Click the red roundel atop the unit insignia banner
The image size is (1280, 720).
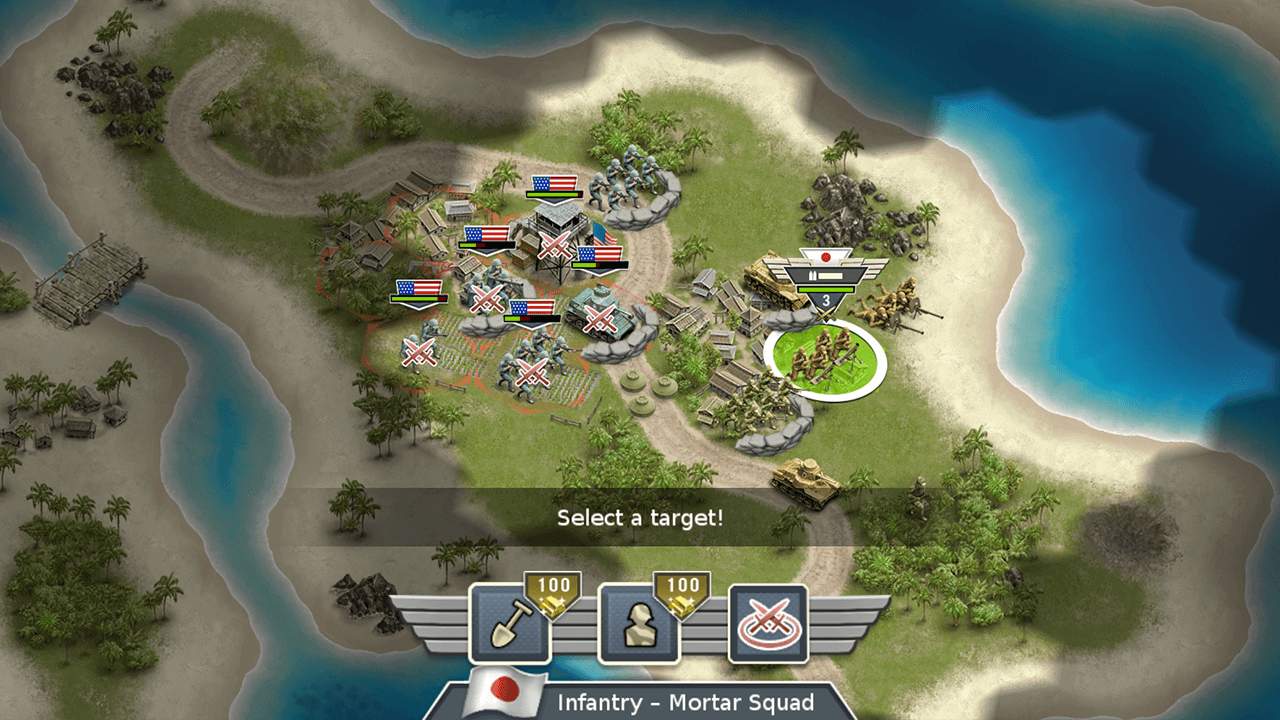825,256
